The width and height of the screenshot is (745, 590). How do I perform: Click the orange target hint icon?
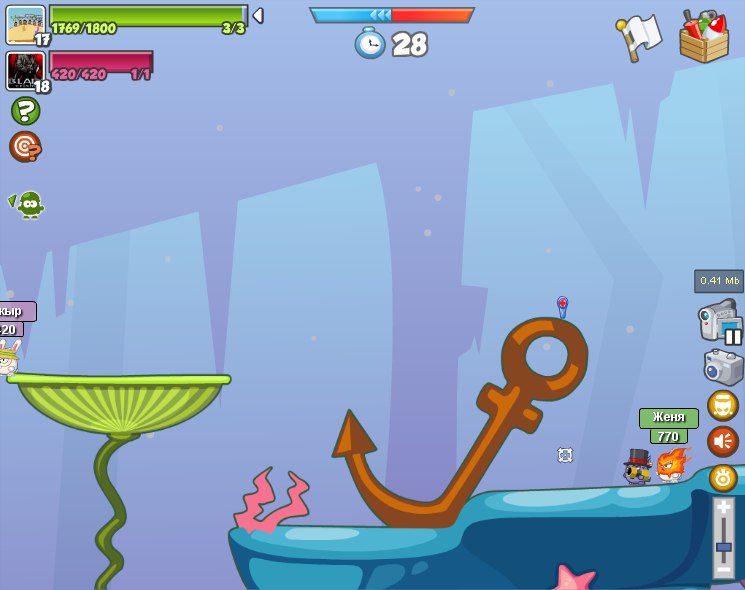click(25, 147)
